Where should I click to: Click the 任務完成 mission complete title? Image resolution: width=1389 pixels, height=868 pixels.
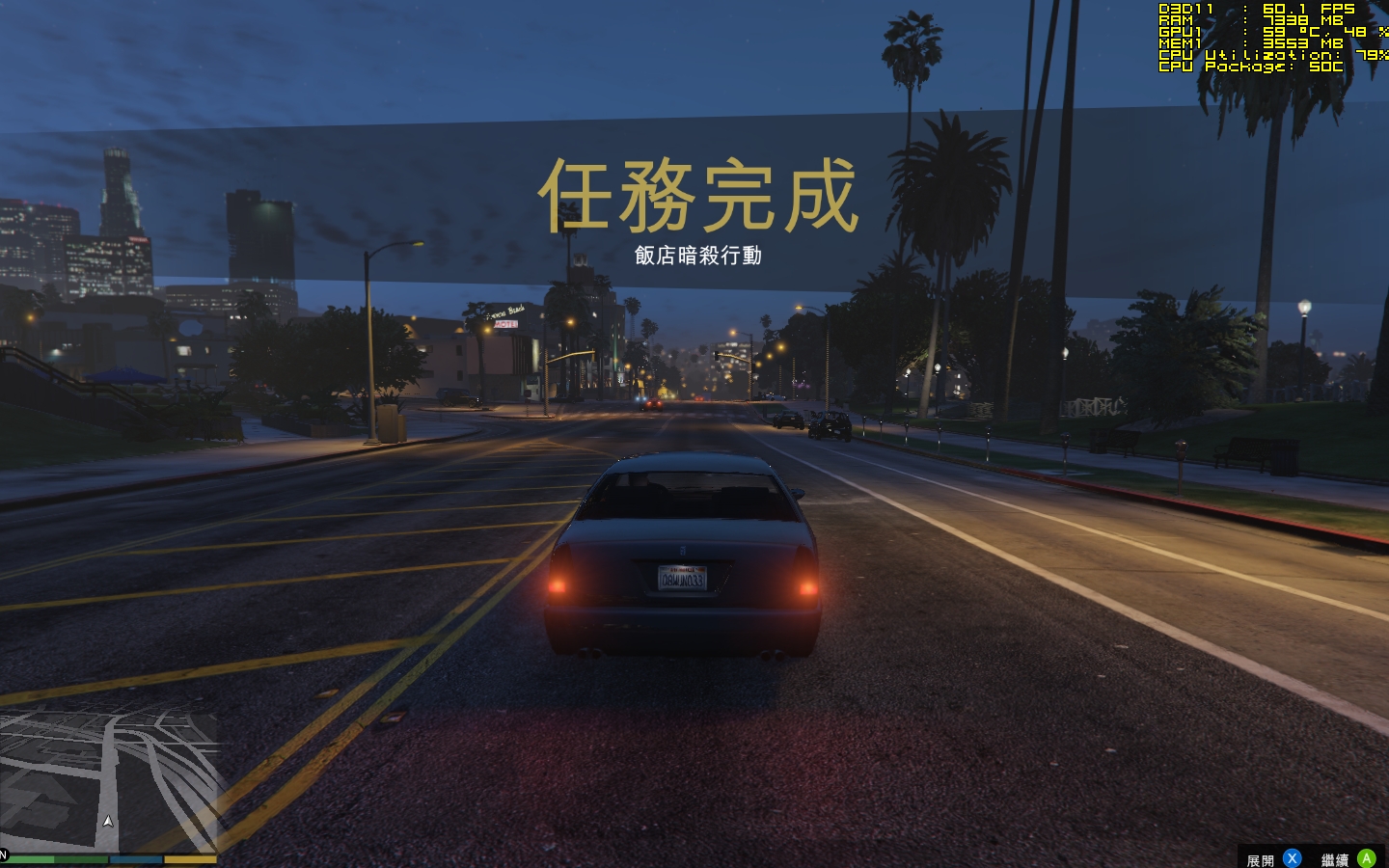coord(701,195)
